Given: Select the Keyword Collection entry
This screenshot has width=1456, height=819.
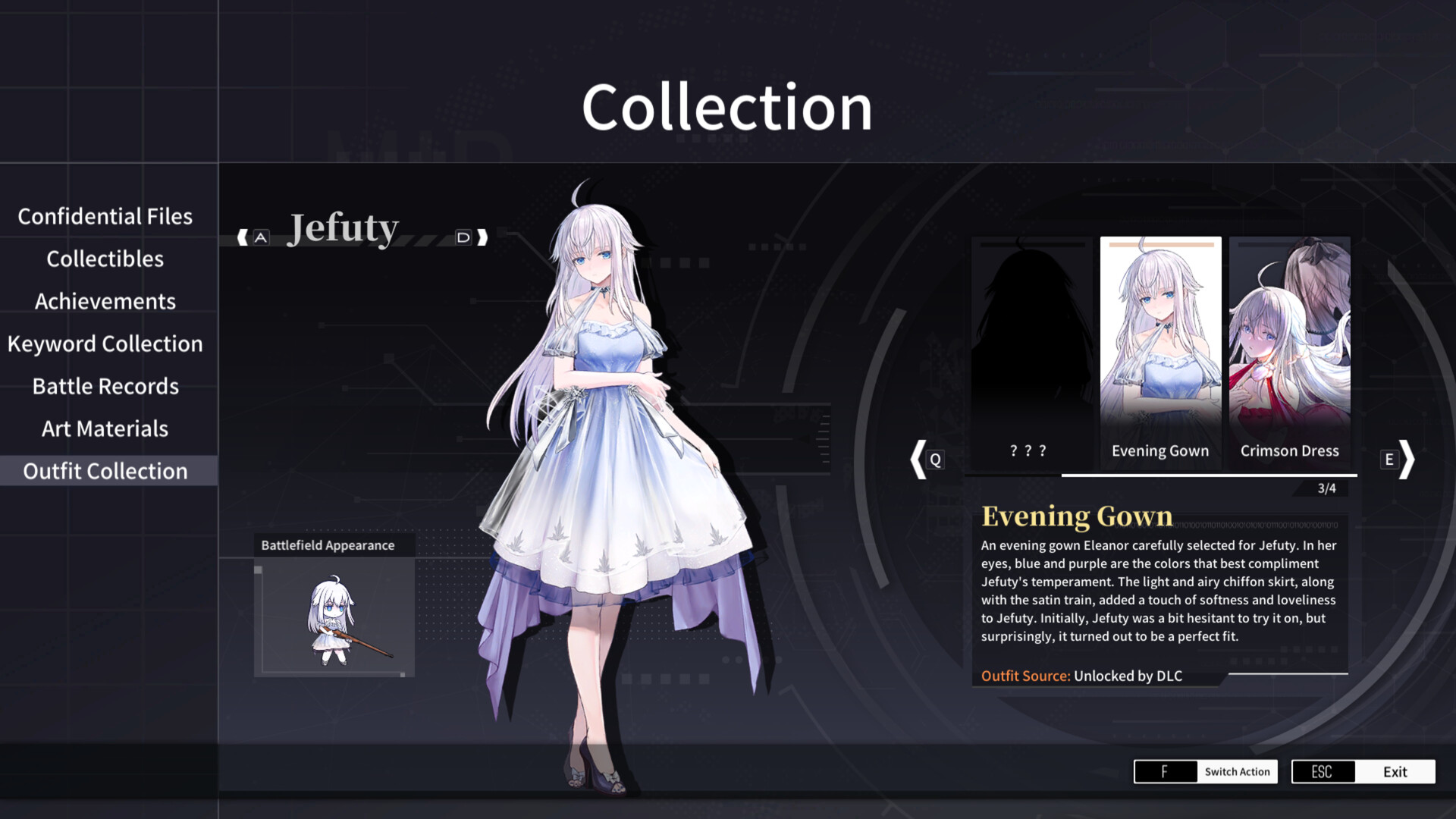Looking at the screenshot, I should pos(105,344).
